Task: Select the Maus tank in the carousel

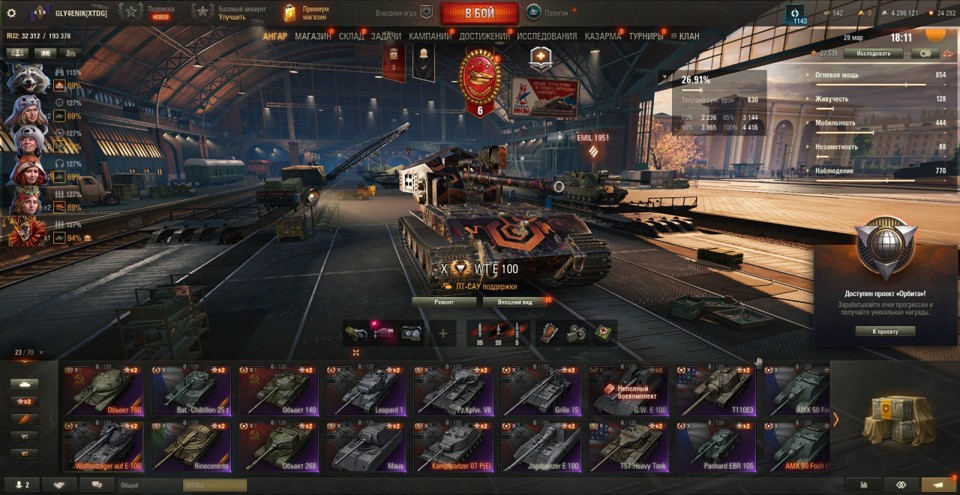Action: tap(366, 446)
